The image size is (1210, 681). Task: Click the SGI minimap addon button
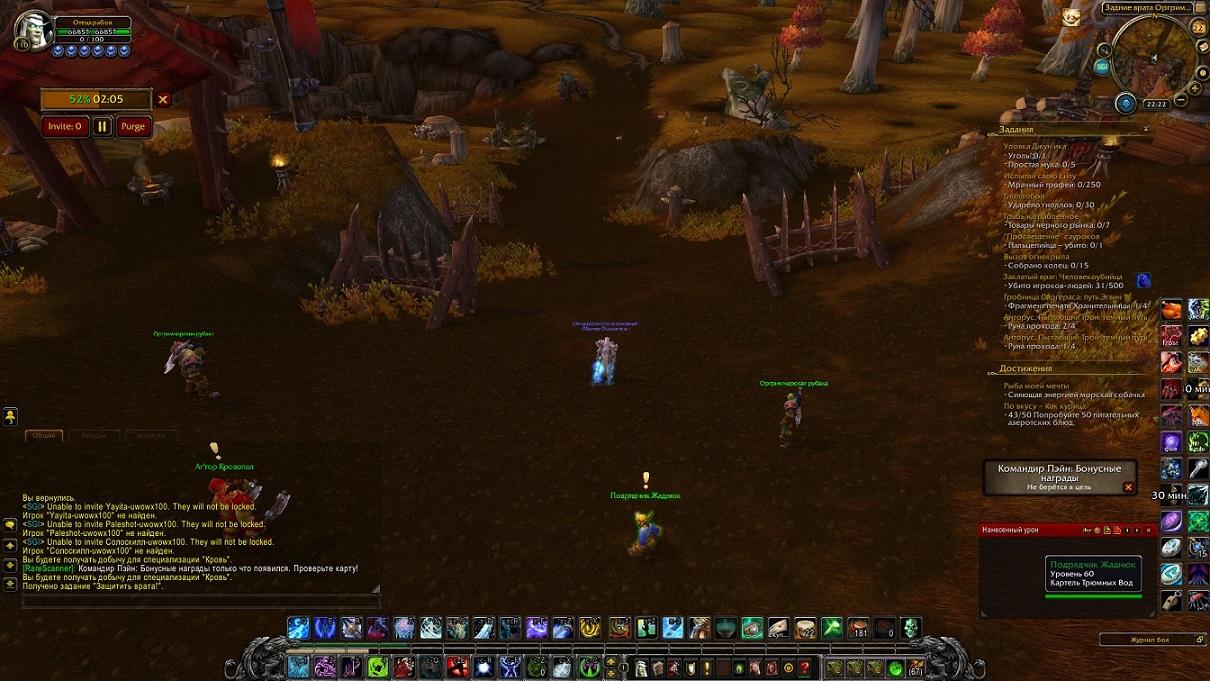point(1102,67)
